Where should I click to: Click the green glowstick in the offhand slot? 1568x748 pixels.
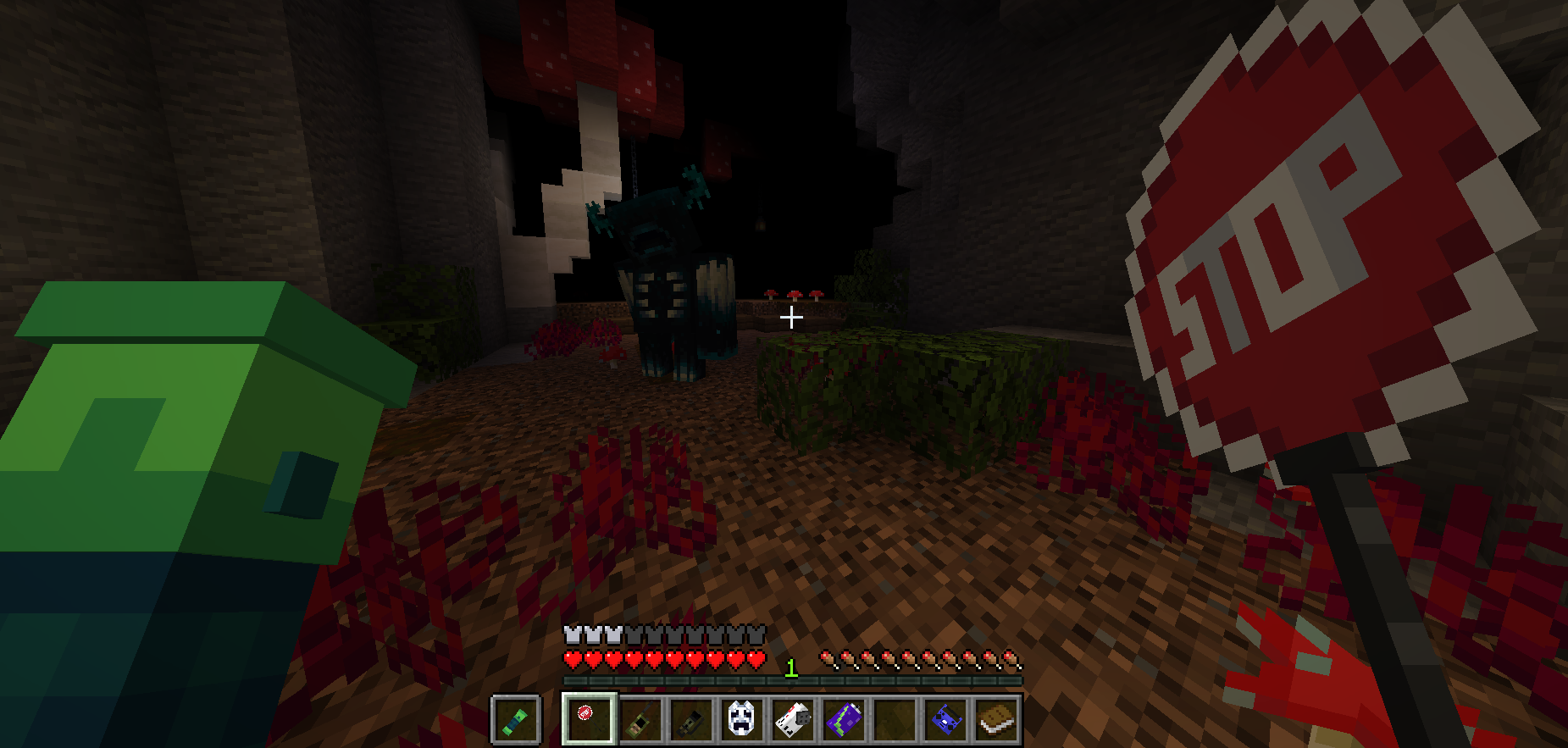[x=517, y=717]
